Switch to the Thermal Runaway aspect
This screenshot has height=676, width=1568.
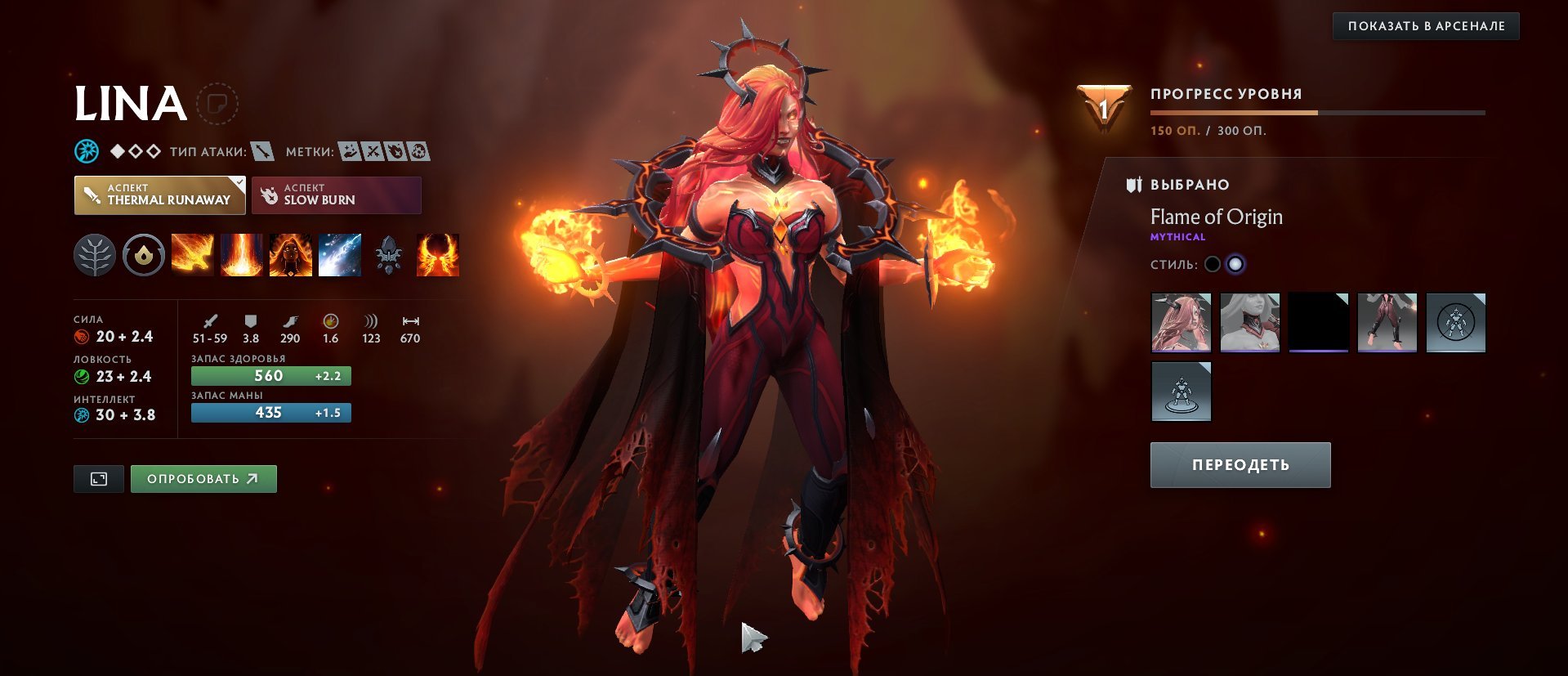(159, 195)
